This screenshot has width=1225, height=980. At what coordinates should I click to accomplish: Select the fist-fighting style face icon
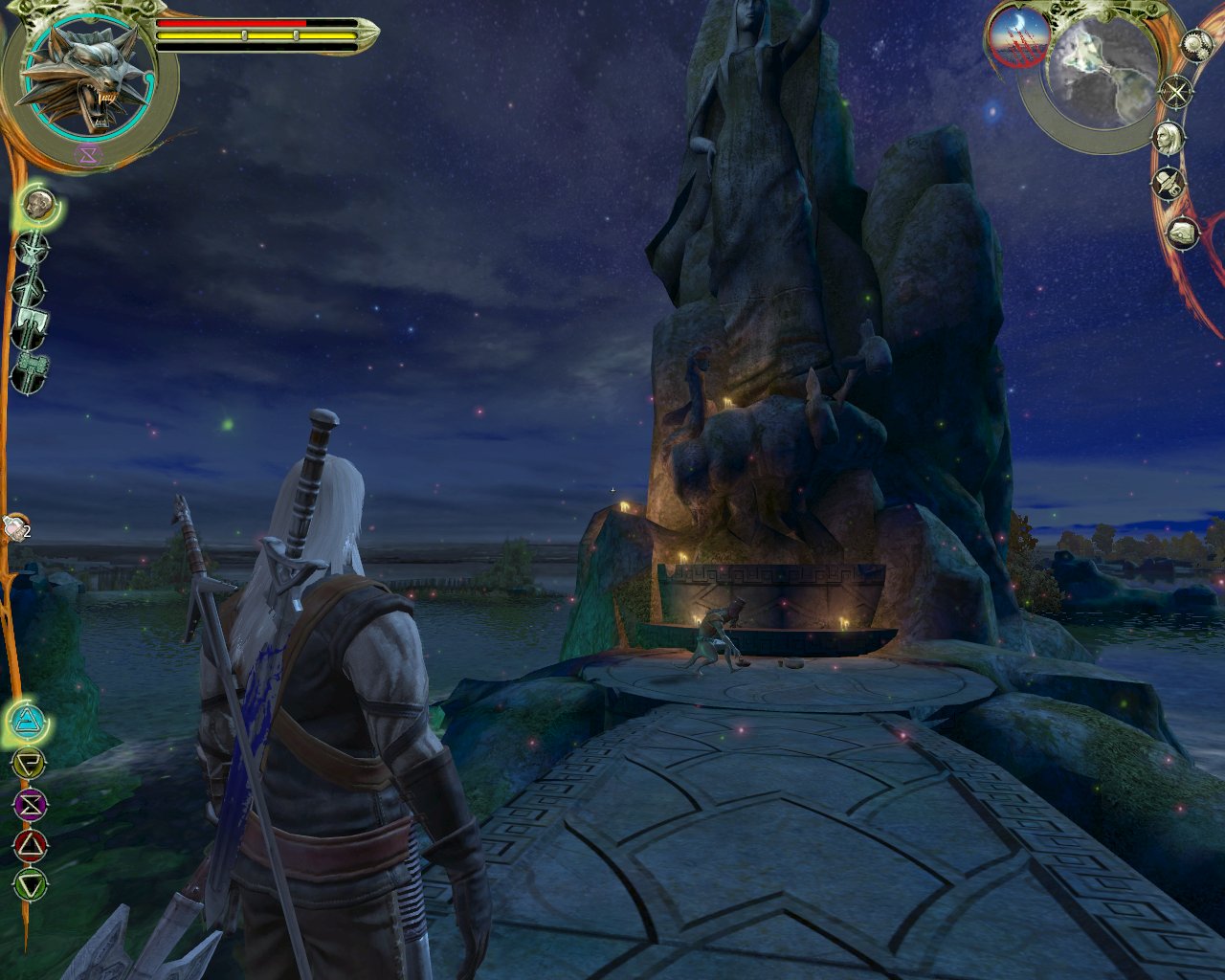tap(39, 204)
